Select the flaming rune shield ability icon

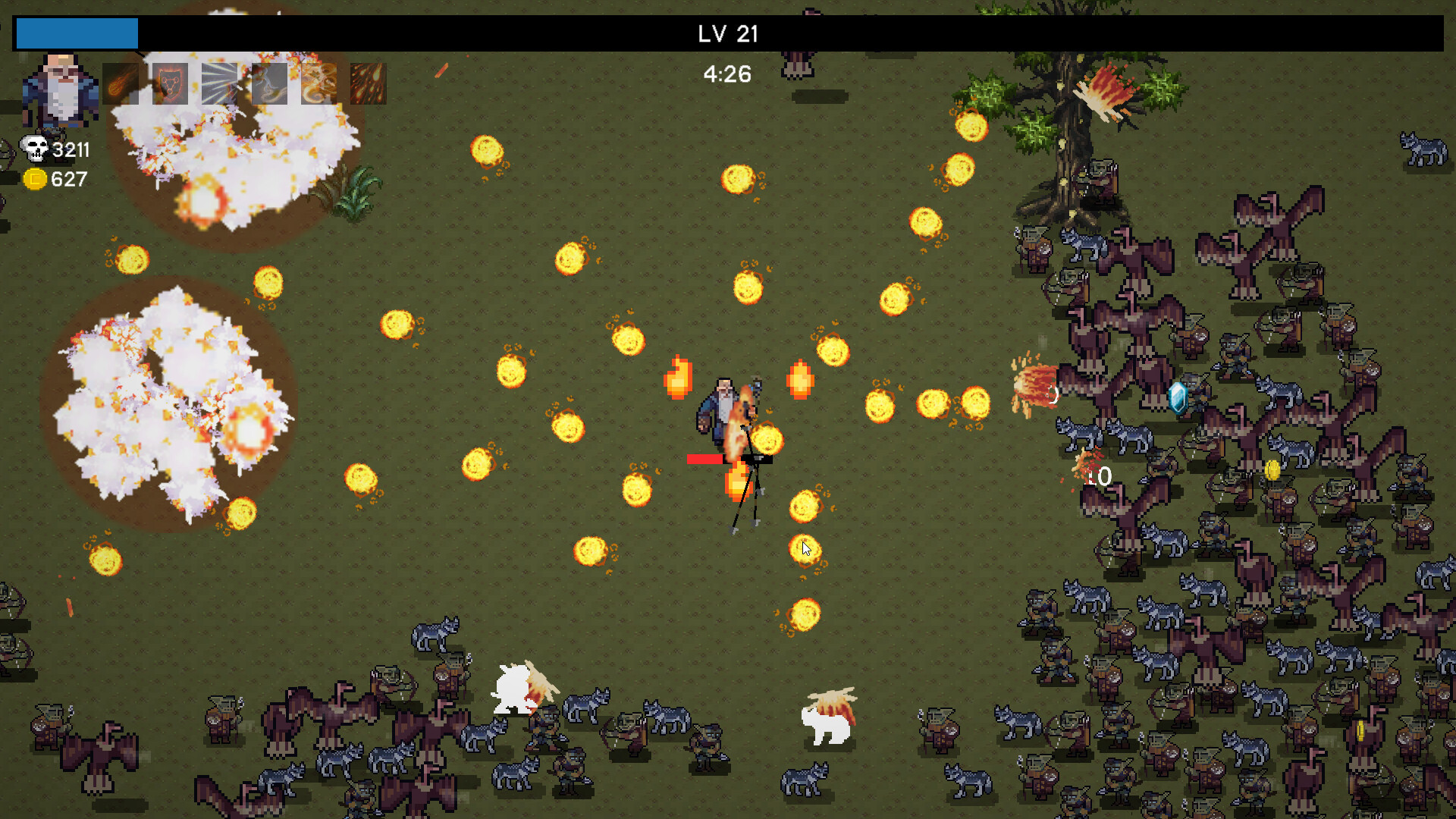170,83
